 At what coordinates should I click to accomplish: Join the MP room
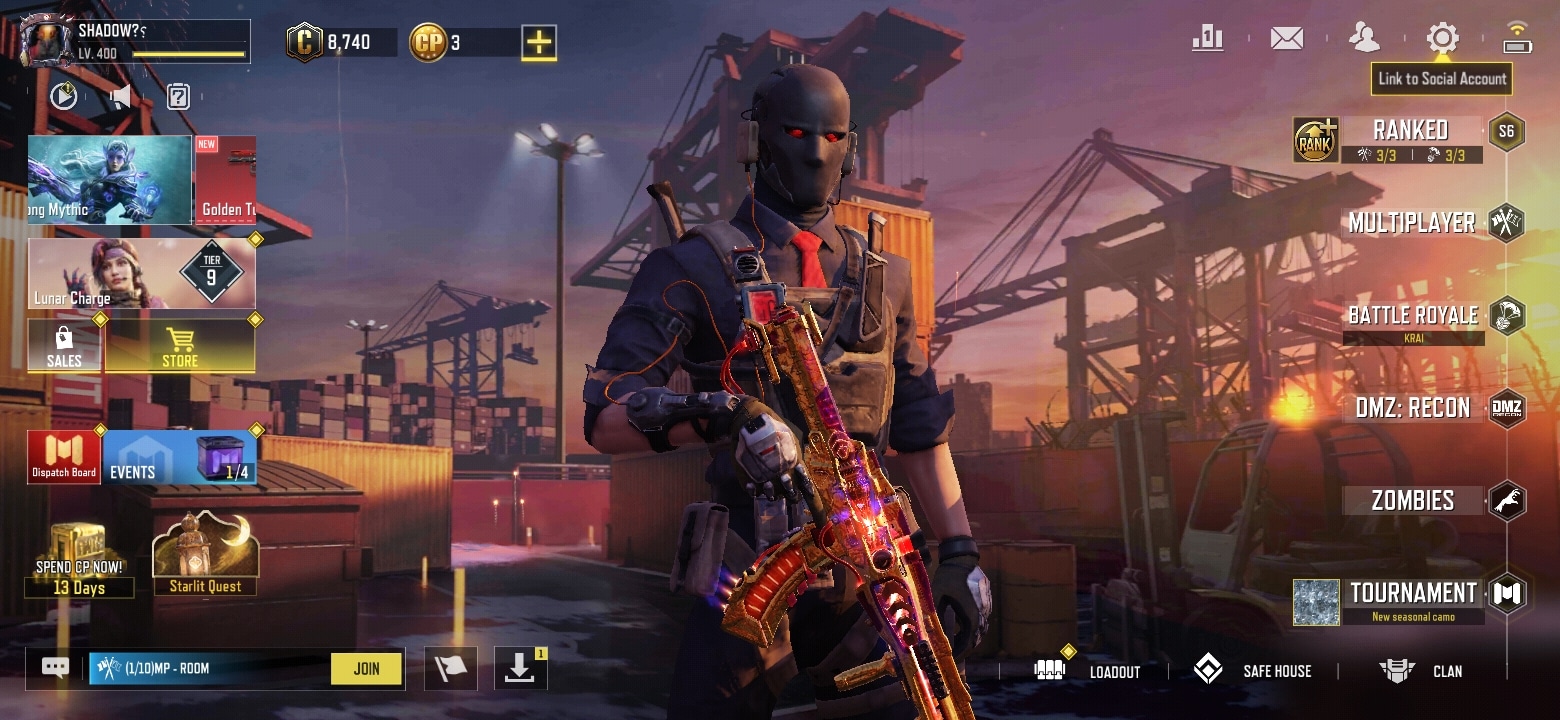click(x=366, y=669)
